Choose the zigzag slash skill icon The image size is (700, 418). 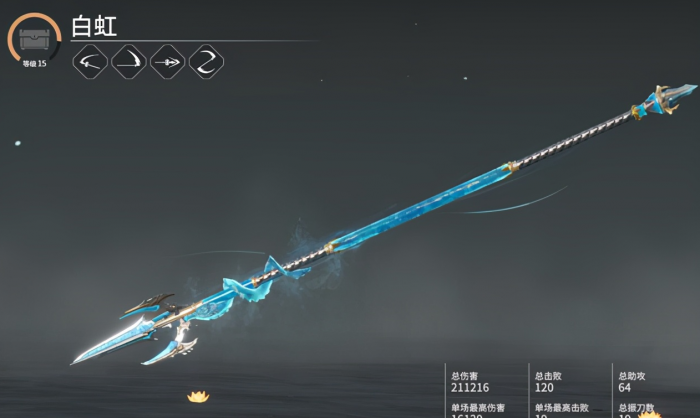[205, 62]
